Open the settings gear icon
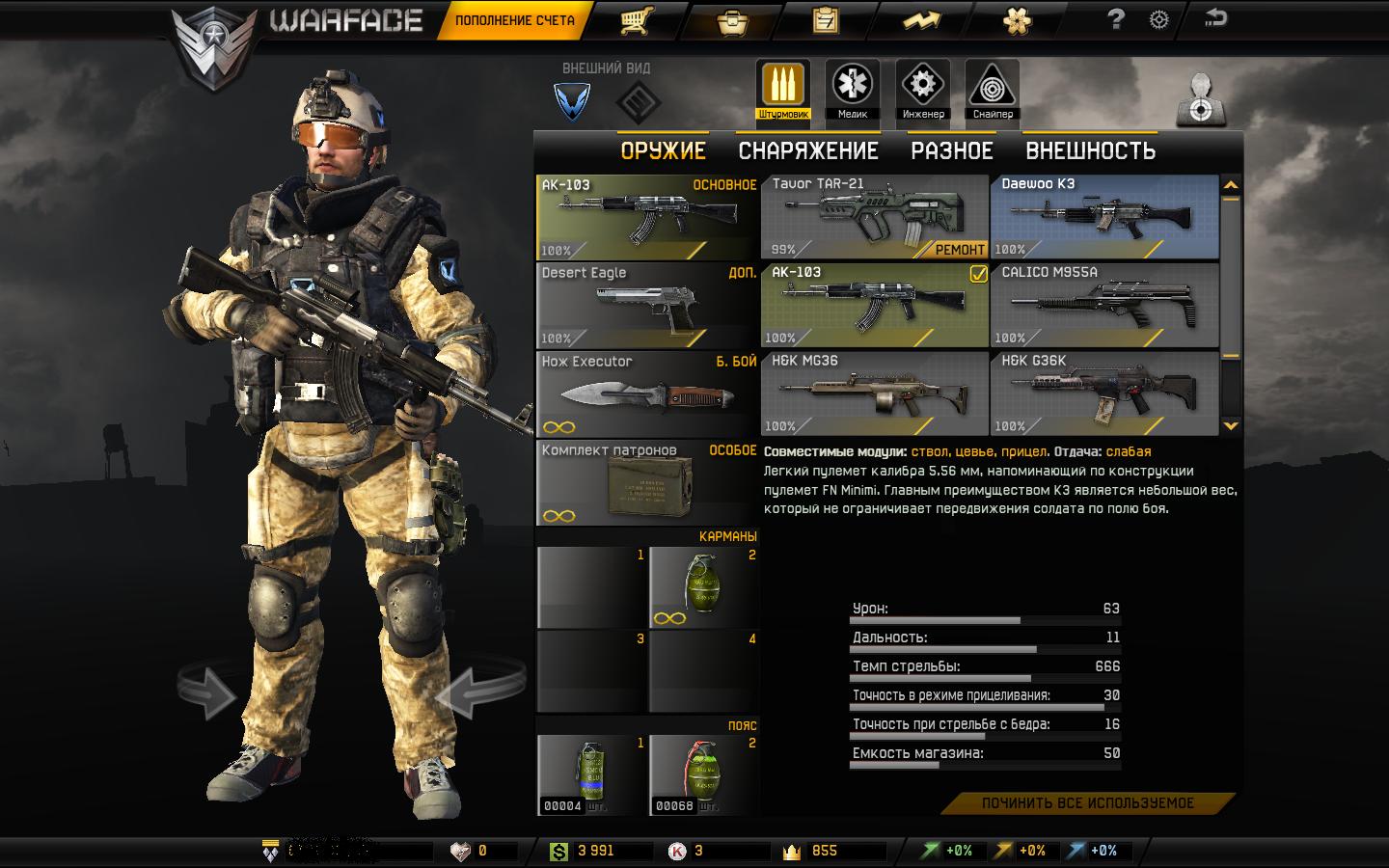The width and height of the screenshot is (1389, 868). point(1159,20)
